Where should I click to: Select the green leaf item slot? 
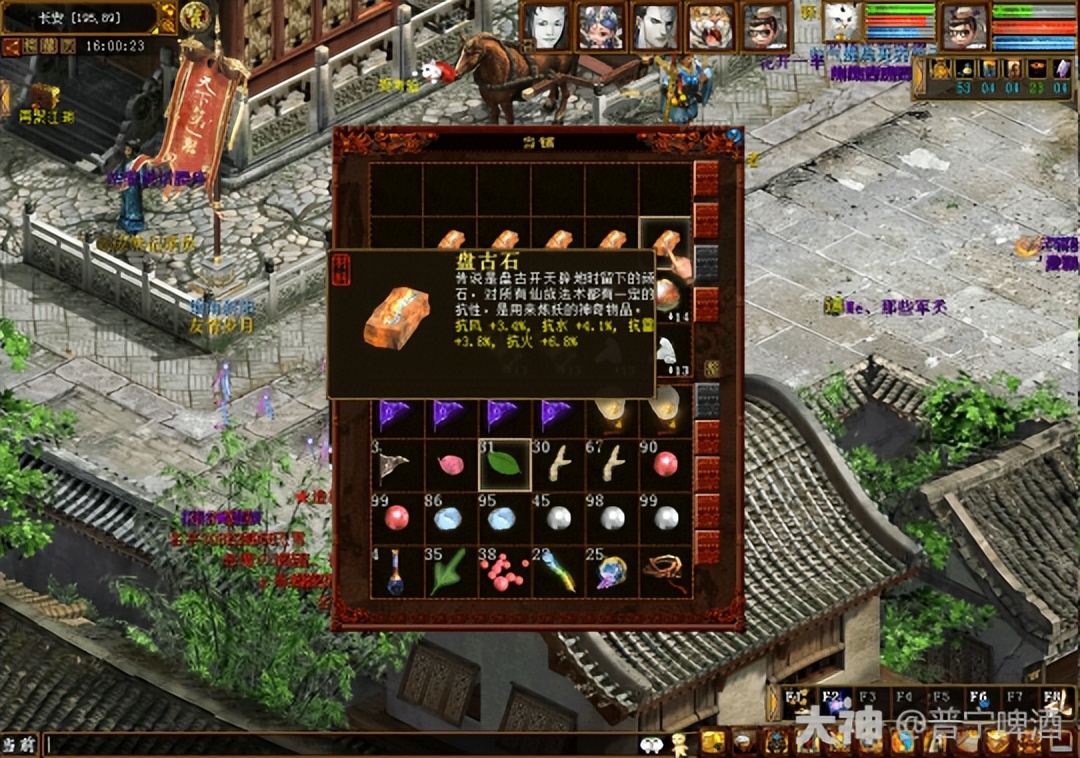coord(504,465)
